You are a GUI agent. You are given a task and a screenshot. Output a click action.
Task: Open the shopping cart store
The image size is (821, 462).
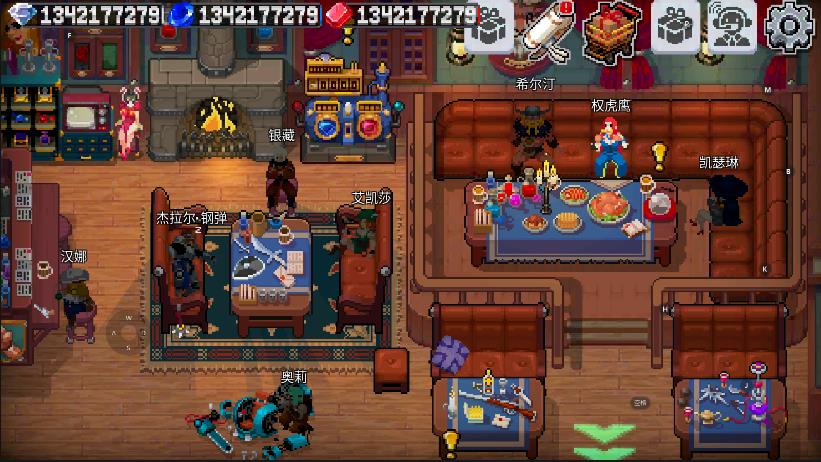coord(613,28)
